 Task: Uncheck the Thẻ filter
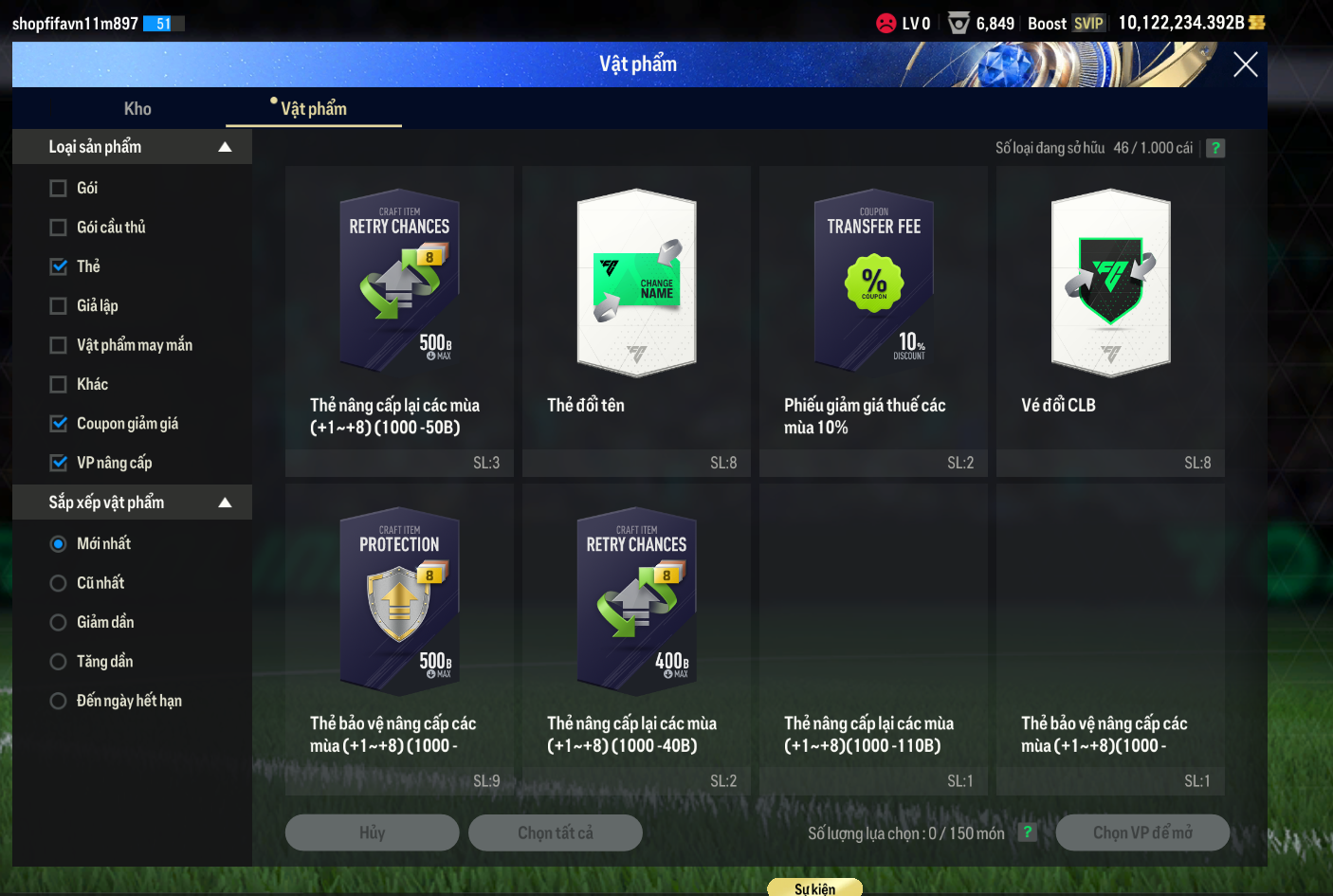(59, 266)
